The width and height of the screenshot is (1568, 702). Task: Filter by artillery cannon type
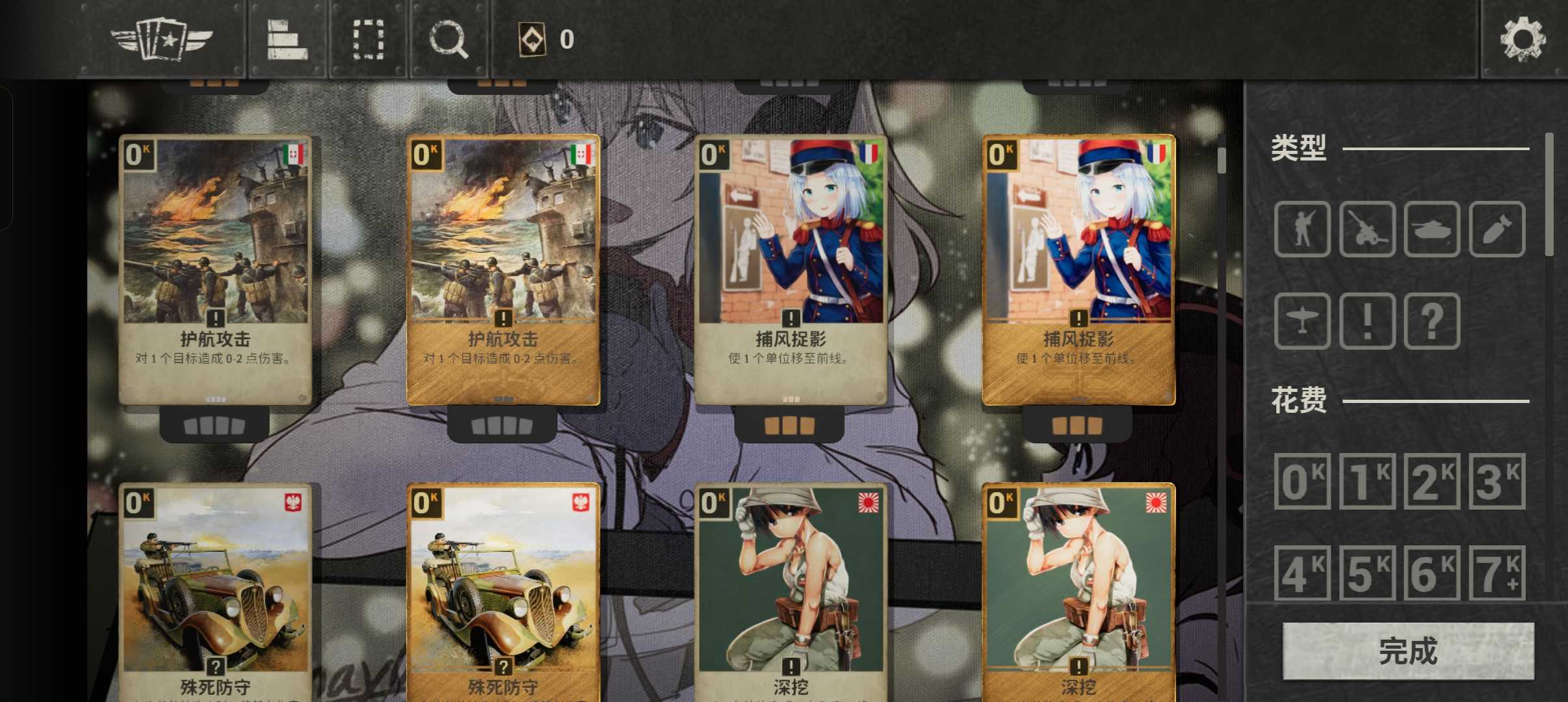[x=1367, y=229]
